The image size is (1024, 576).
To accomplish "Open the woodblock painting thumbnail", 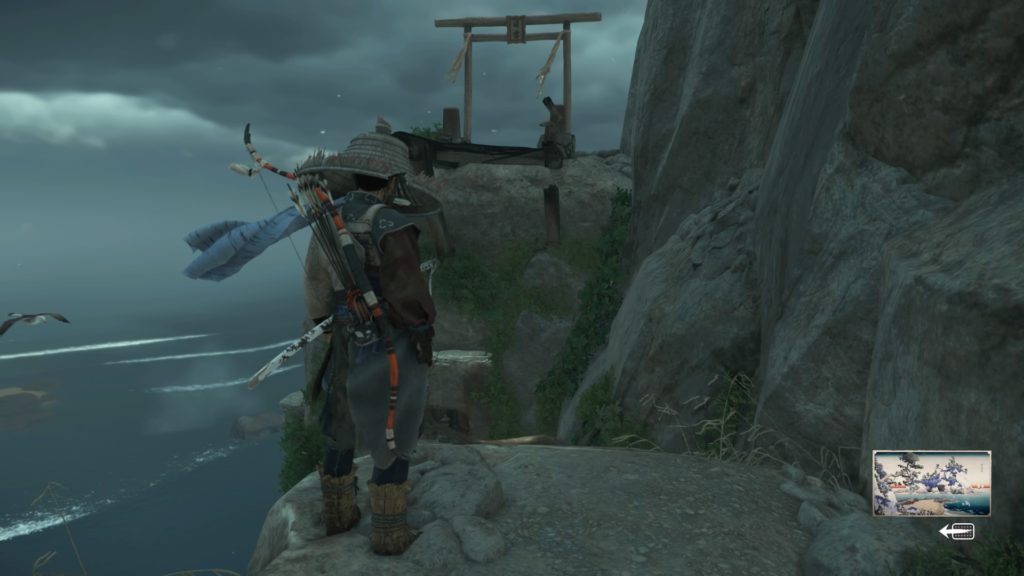I will point(931,483).
